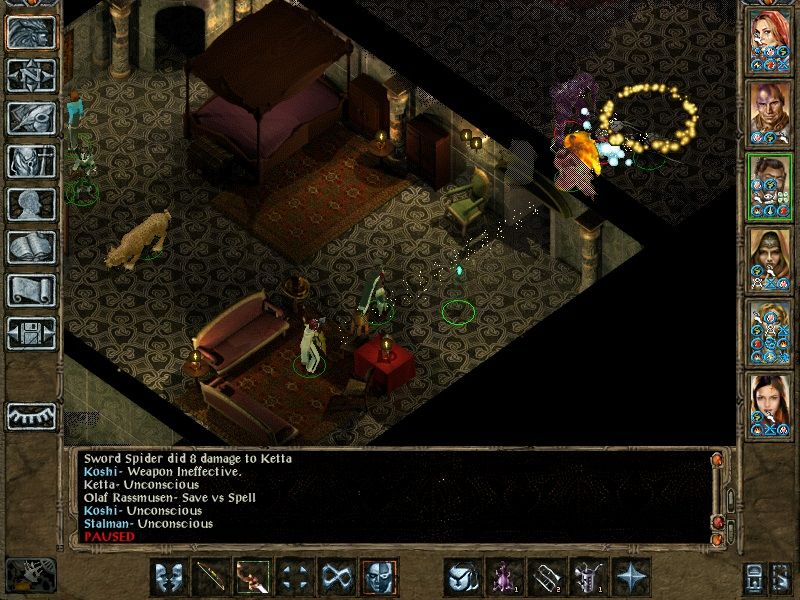This screenshot has height=600, width=800.
Task: Open the mage spellbook
Action: (31, 247)
